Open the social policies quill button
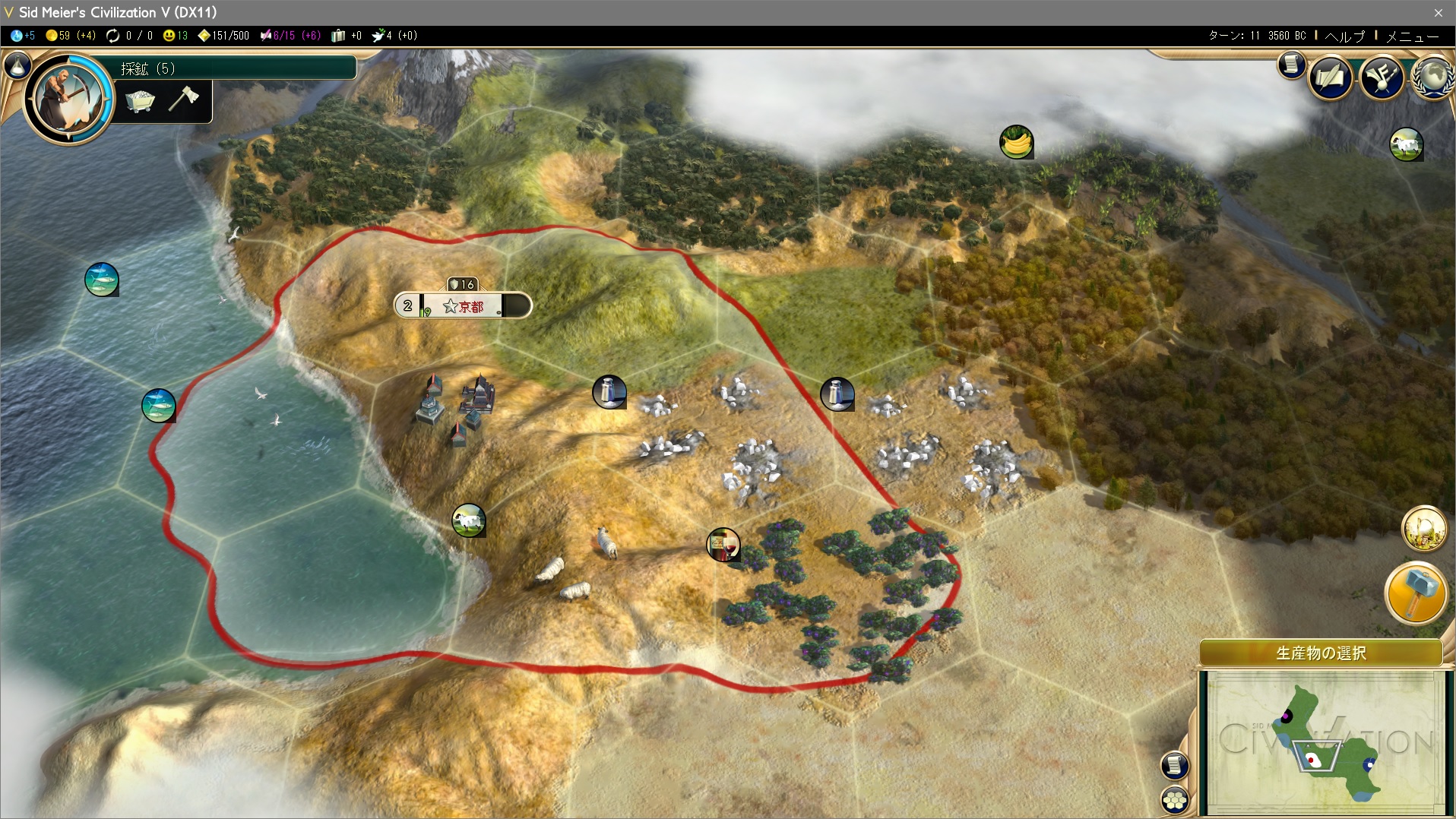Image resolution: width=1456 pixels, height=819 pixels. pos(1330,77)
